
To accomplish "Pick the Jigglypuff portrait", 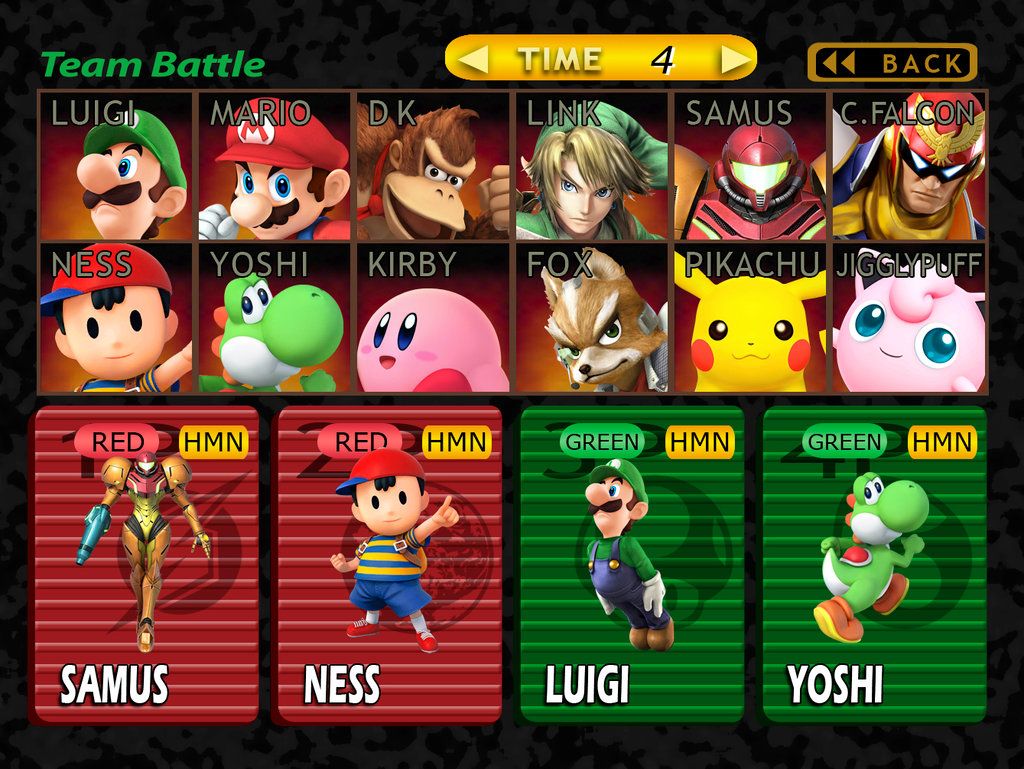I will coord(909,318).
